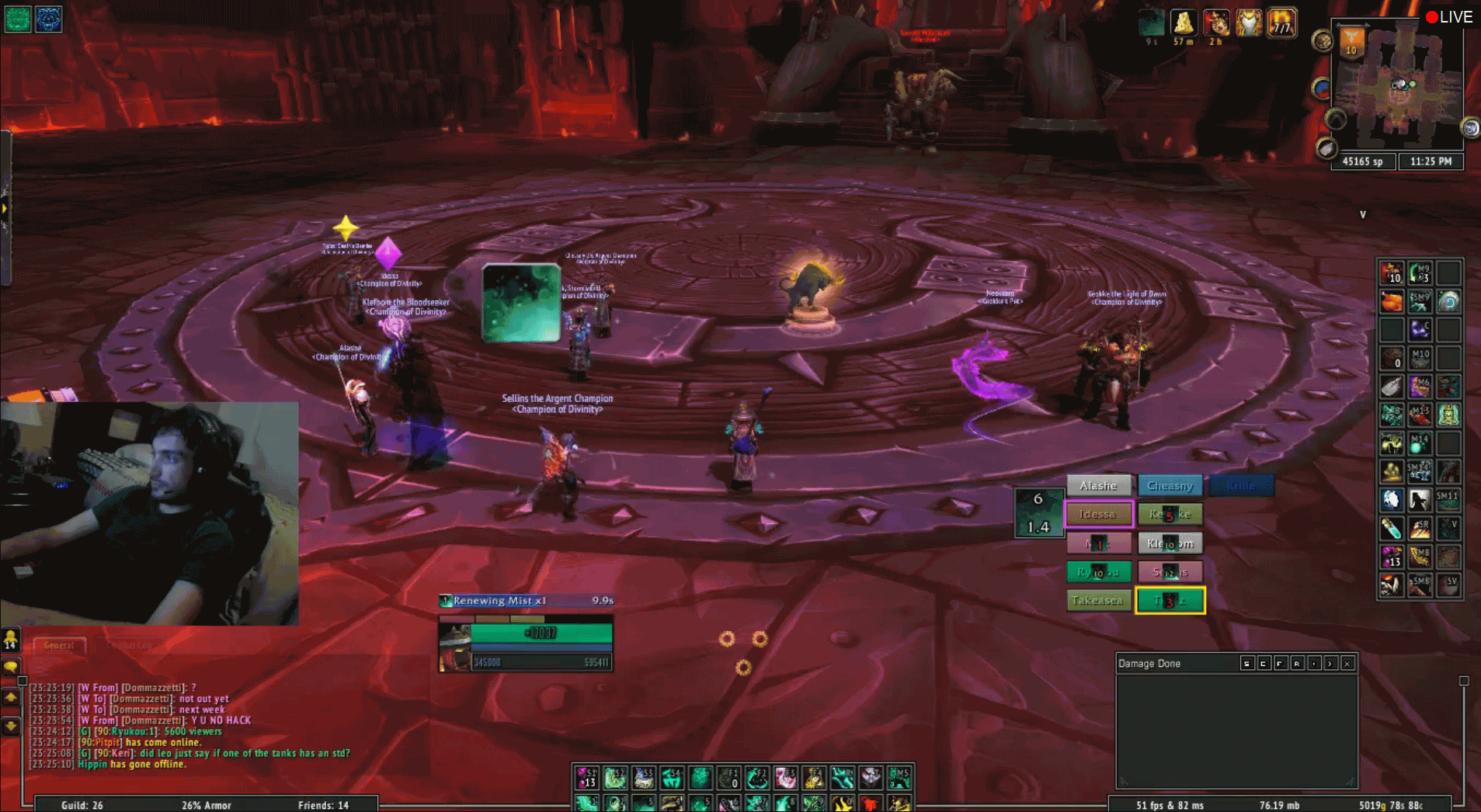Click the Idessa raid frame
Screen dimensions: 1481x812
[1098, 514]
